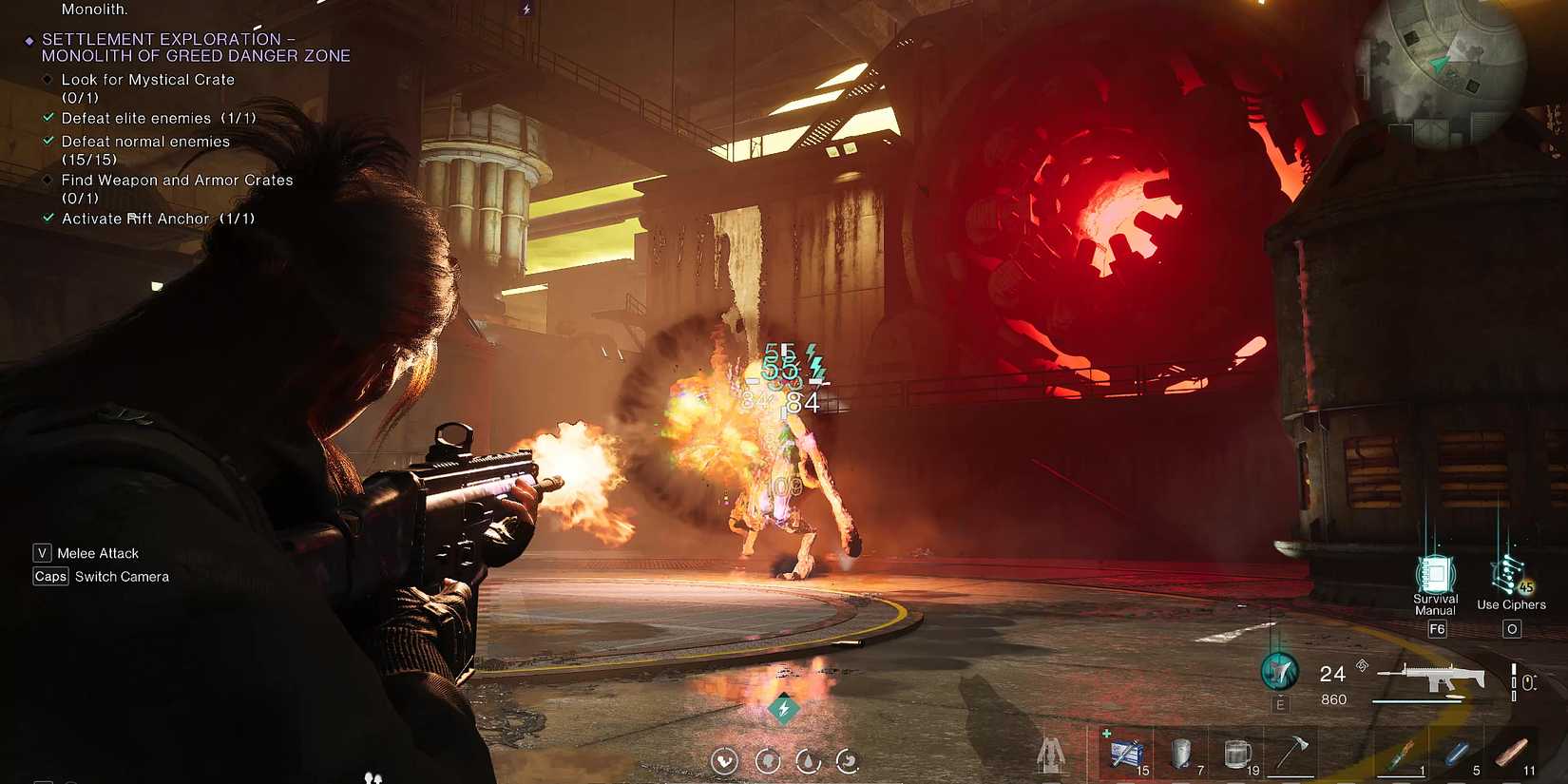Click the hydration droplet status indicator
This screenshot has height=784, width=1568.
[x=808, y=760]
